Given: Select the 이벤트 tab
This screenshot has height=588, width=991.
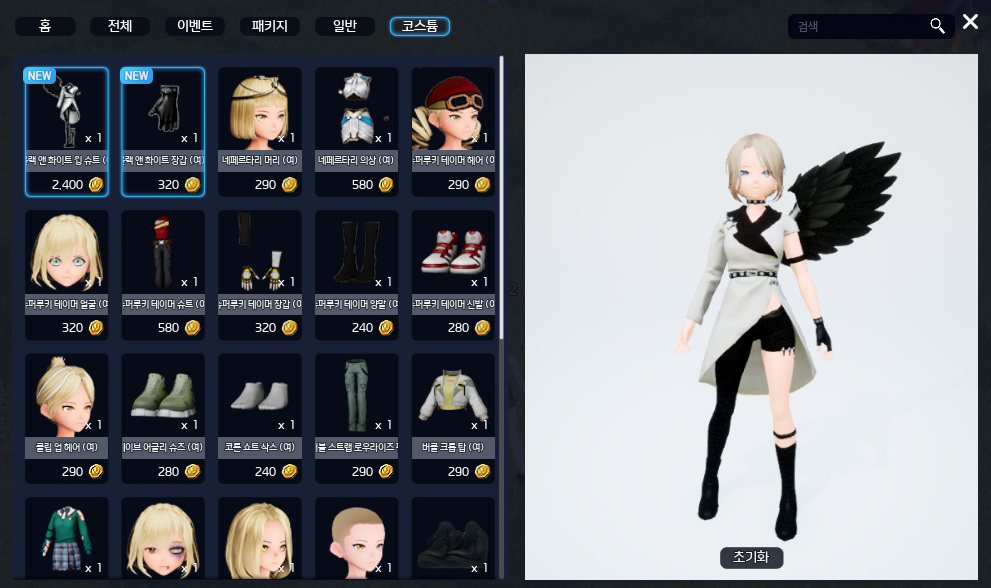Looking at the screenshot, I should click(x=194, y=26).
